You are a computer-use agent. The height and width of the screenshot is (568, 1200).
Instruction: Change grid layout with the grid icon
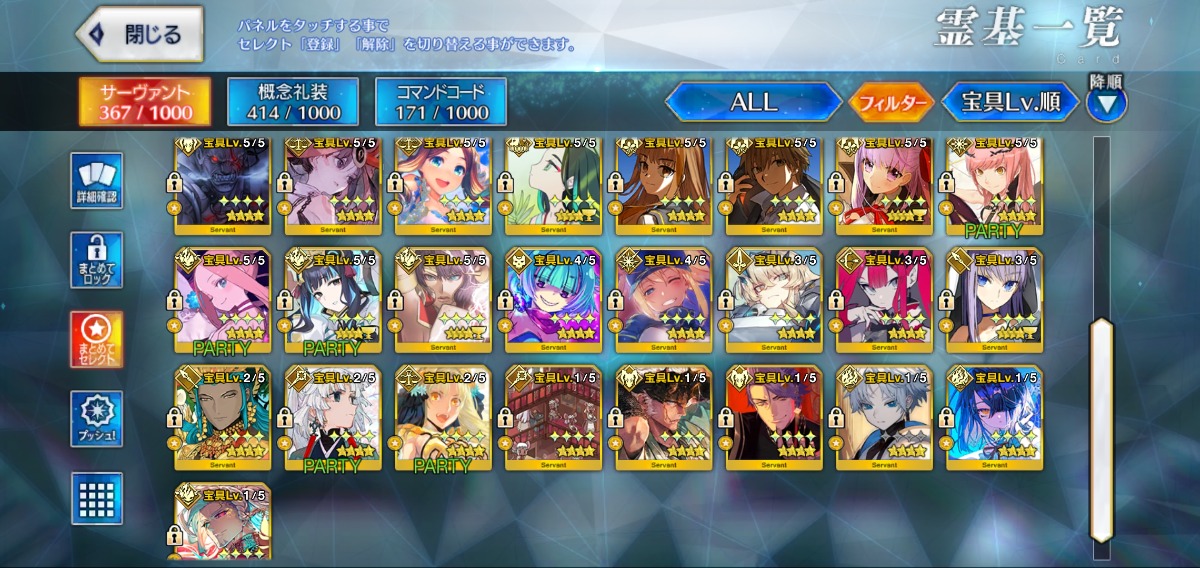pyautogui.click(x=97, y=498)
